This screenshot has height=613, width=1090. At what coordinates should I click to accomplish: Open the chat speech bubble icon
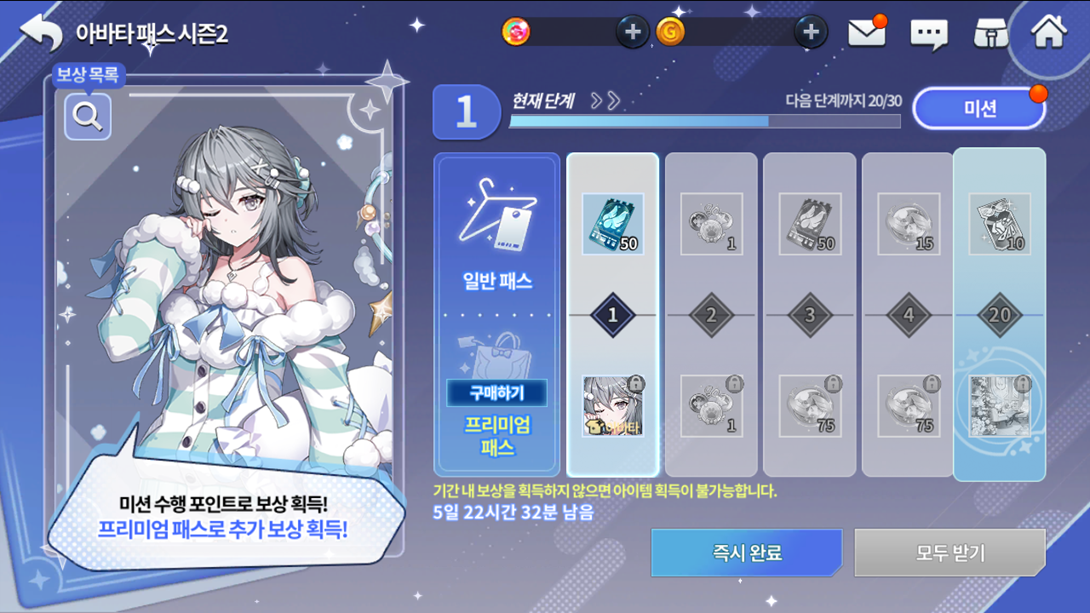point(928,35)
